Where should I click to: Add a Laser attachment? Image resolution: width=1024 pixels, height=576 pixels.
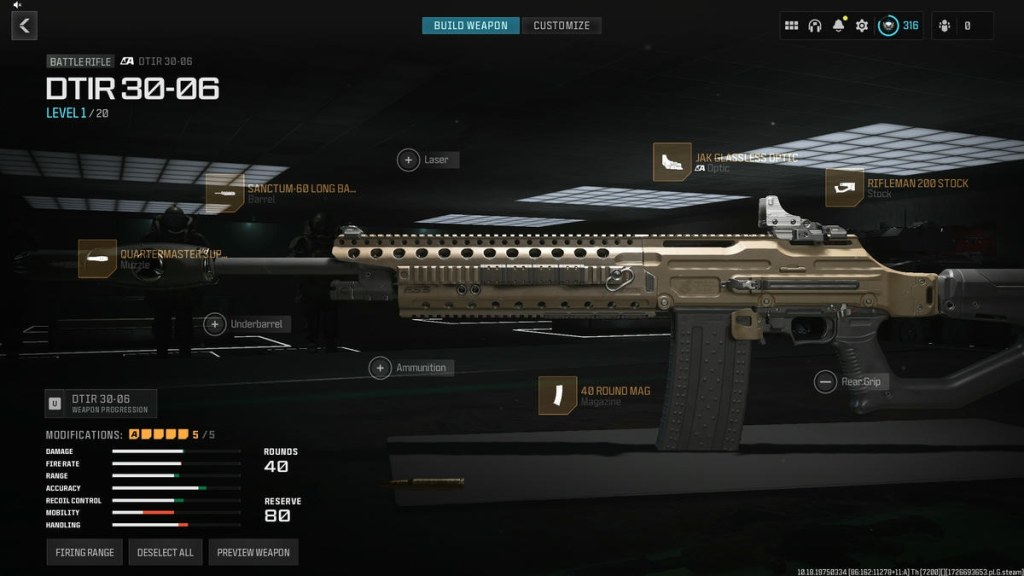point(408,160)
